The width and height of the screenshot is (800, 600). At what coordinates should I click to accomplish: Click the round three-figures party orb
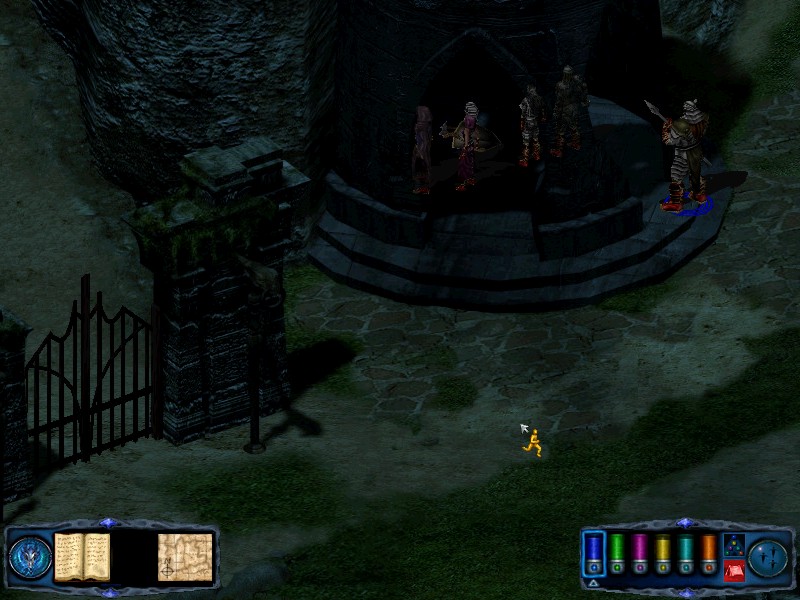[x=768, y=558]
